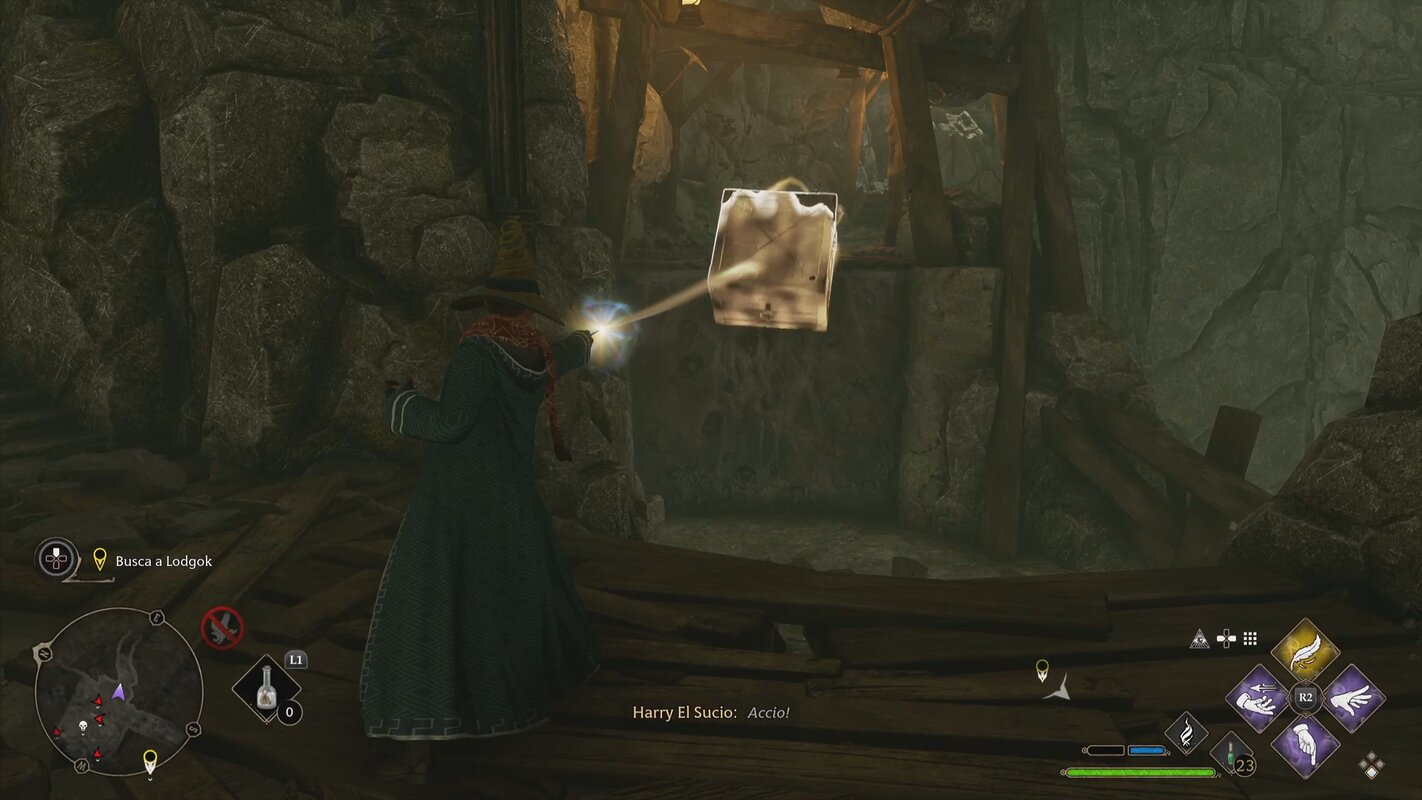
Task: Use the empty bottle tool slot
Action: coord(266,690)
